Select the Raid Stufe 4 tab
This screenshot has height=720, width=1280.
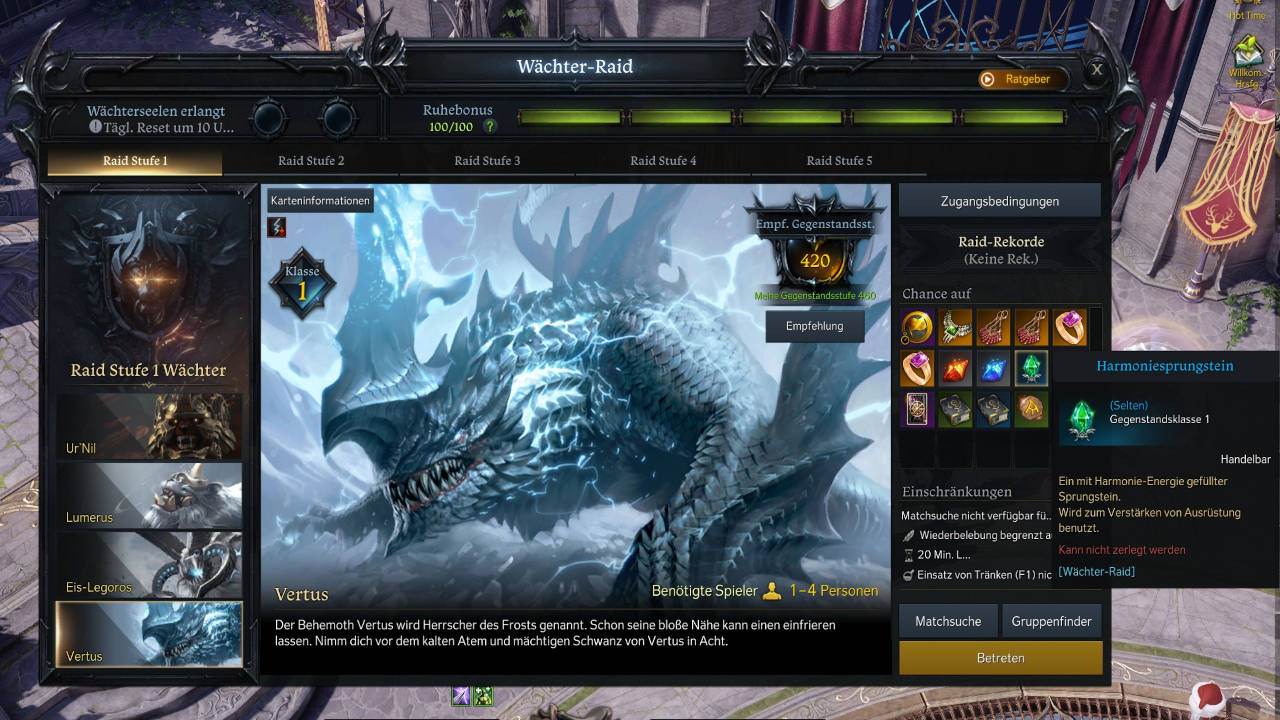(663, 161)
